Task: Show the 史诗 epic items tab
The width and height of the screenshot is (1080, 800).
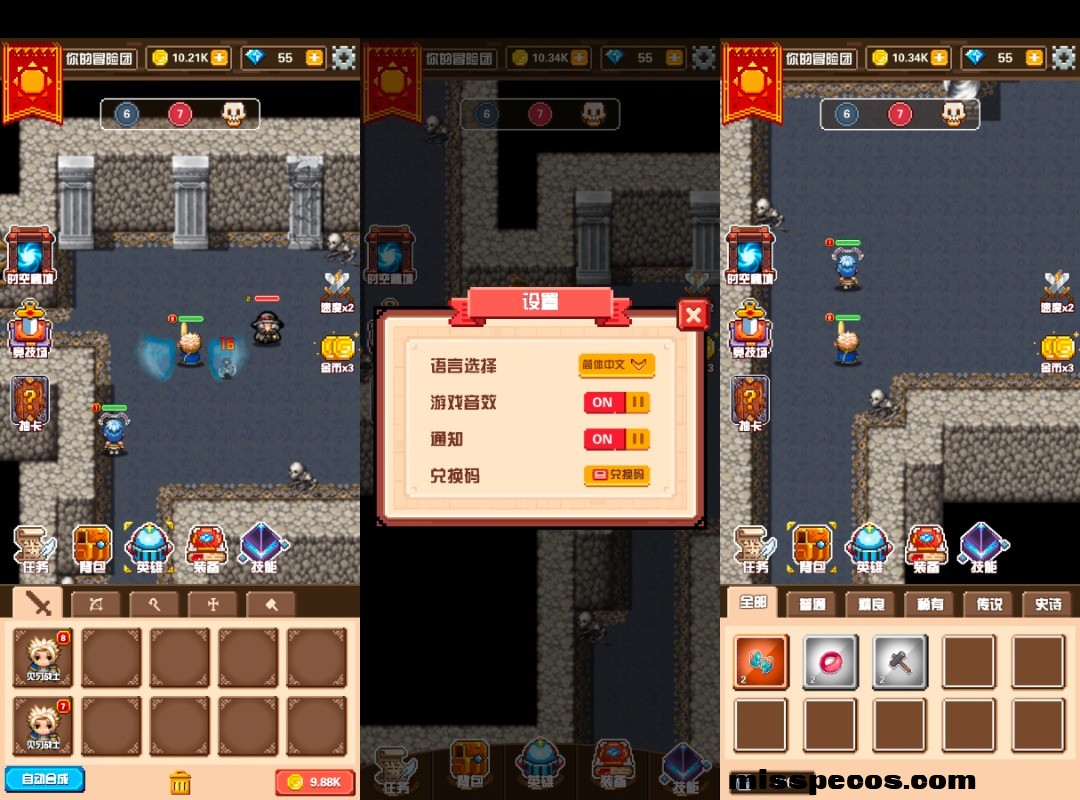Action: point(1048,604)
